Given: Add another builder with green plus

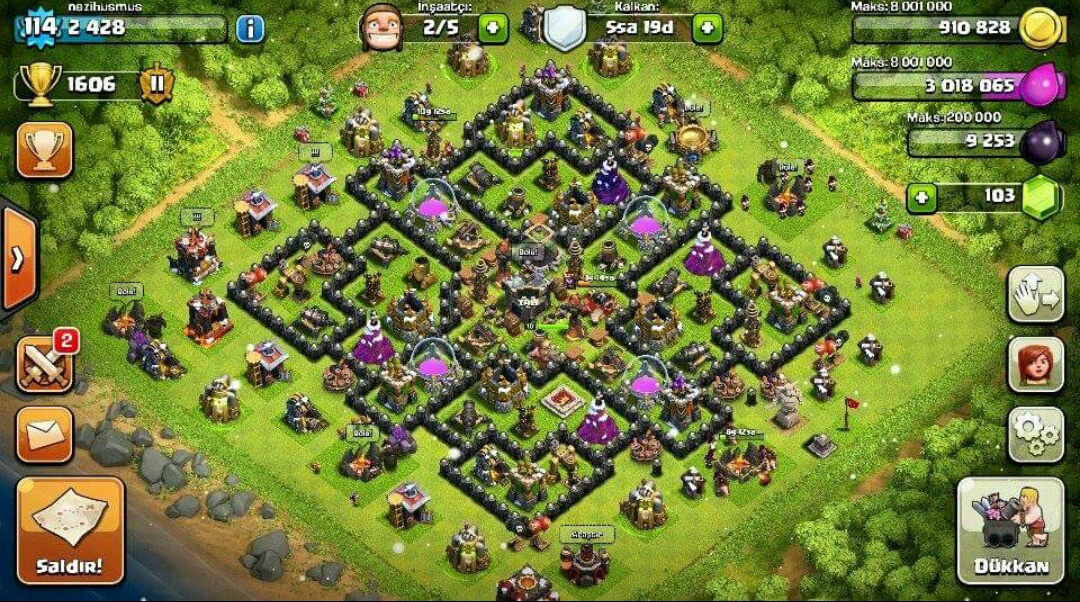Looking at the screenshot, I should 492,27.
